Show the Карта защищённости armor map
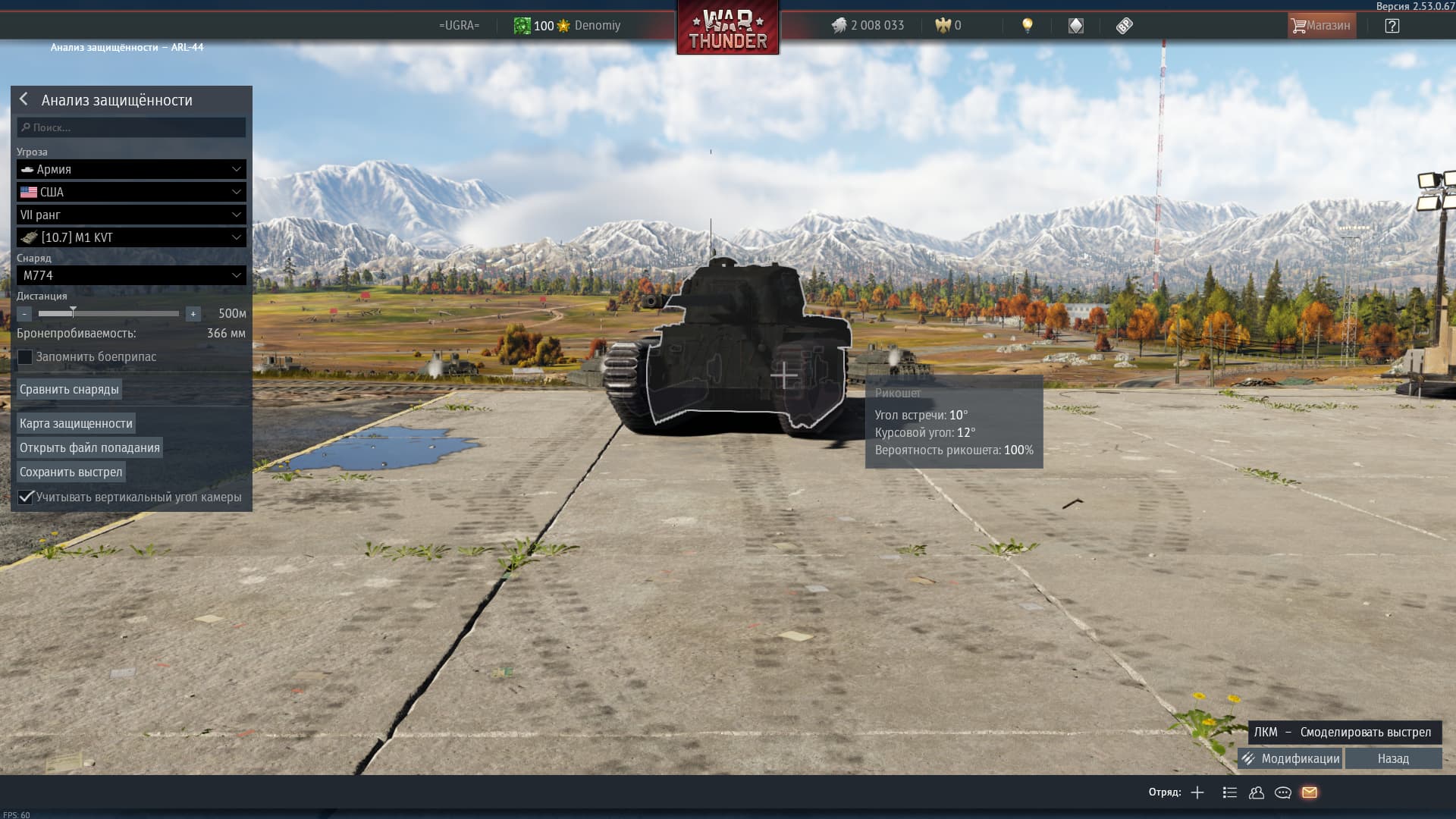Screen dimensions: 1456x819 point(76,423)
